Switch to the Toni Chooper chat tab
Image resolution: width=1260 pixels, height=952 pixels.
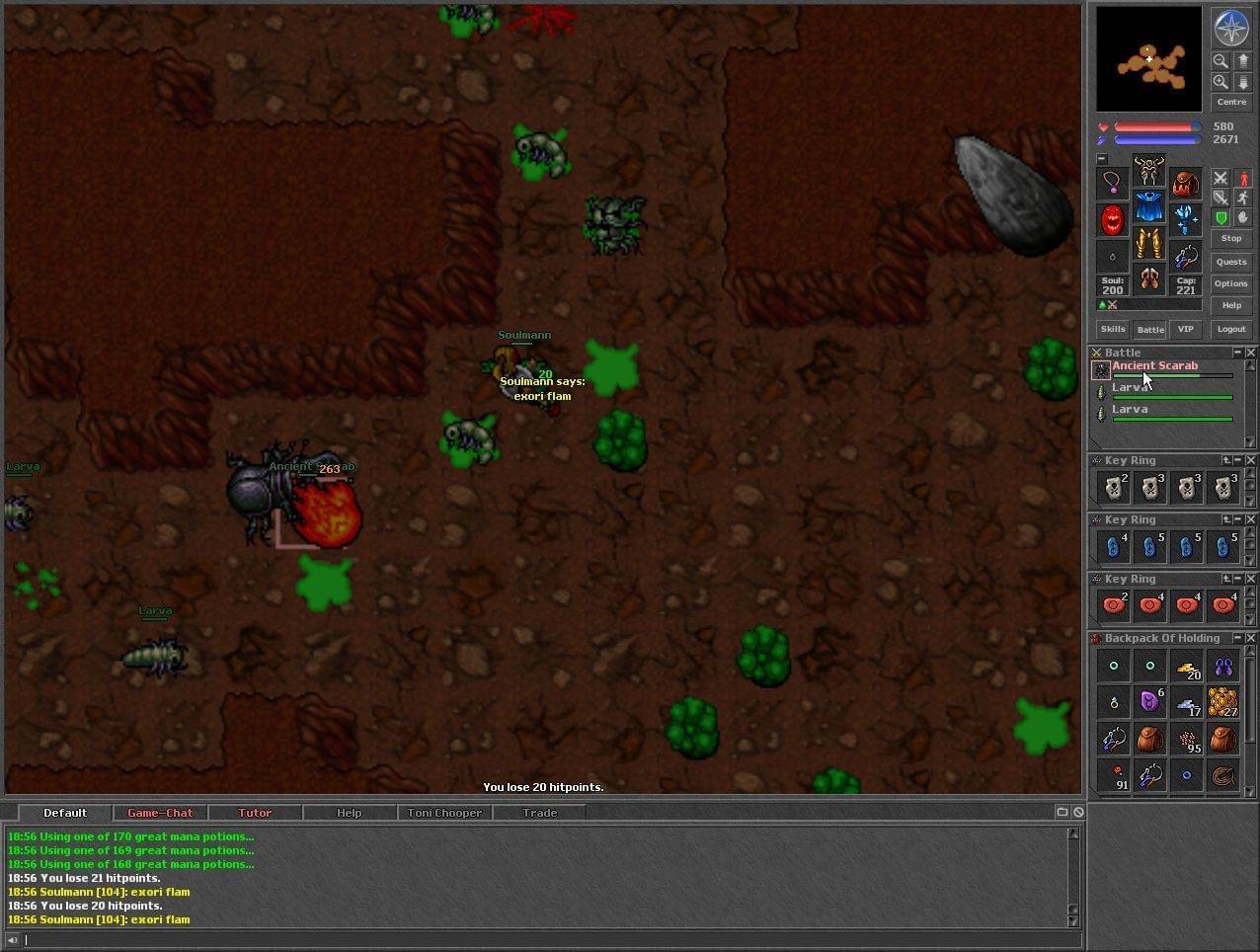pos(444,813)
